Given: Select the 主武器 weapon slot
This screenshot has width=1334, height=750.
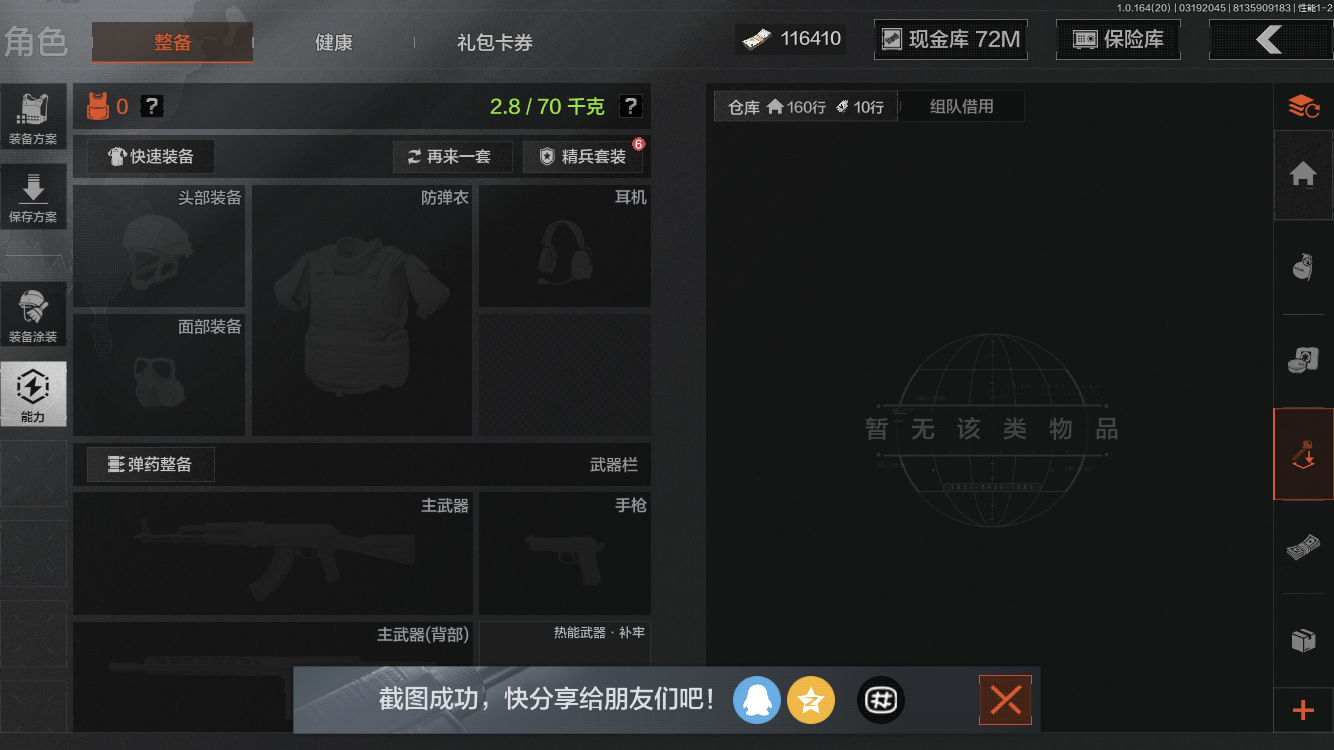Looking at the screenshot, I should pyautogui.click(x=272, y=553).
